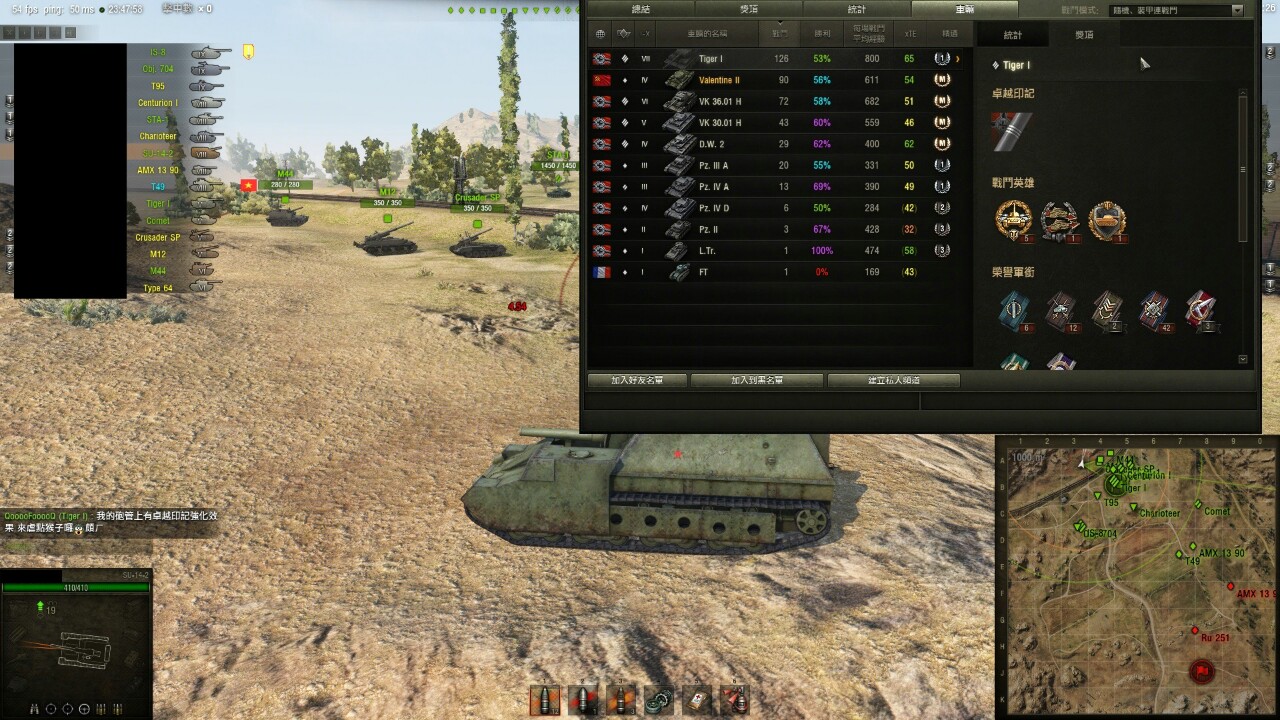This screenshot has height=720, width=1280.
Task: Click 加入到黑名單 add to blacklist button
Action: [x=756, y=381]
